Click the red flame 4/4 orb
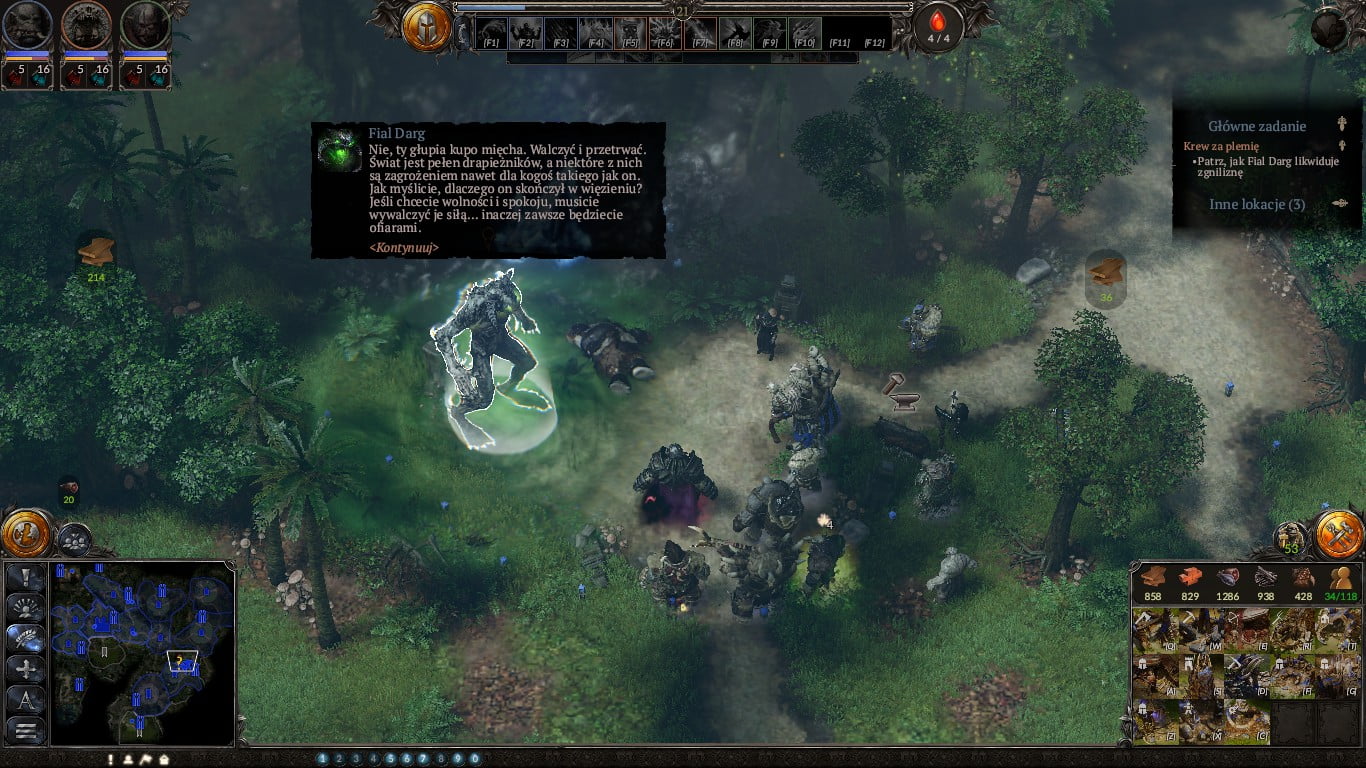1366x768 pixels. tap(938, 27)
